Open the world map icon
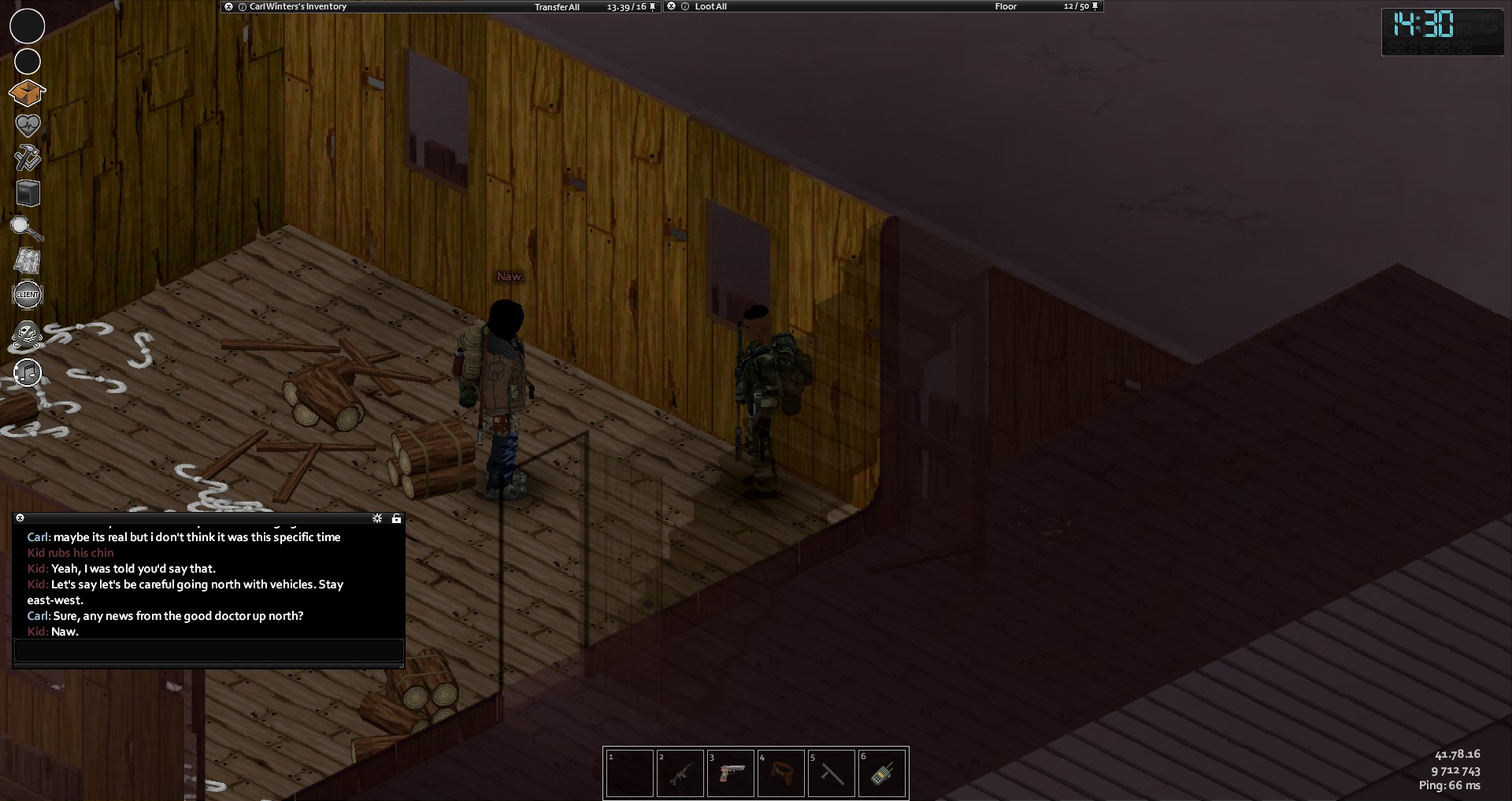Screen dimensions: 1512x801 click(x=28, y=261)
